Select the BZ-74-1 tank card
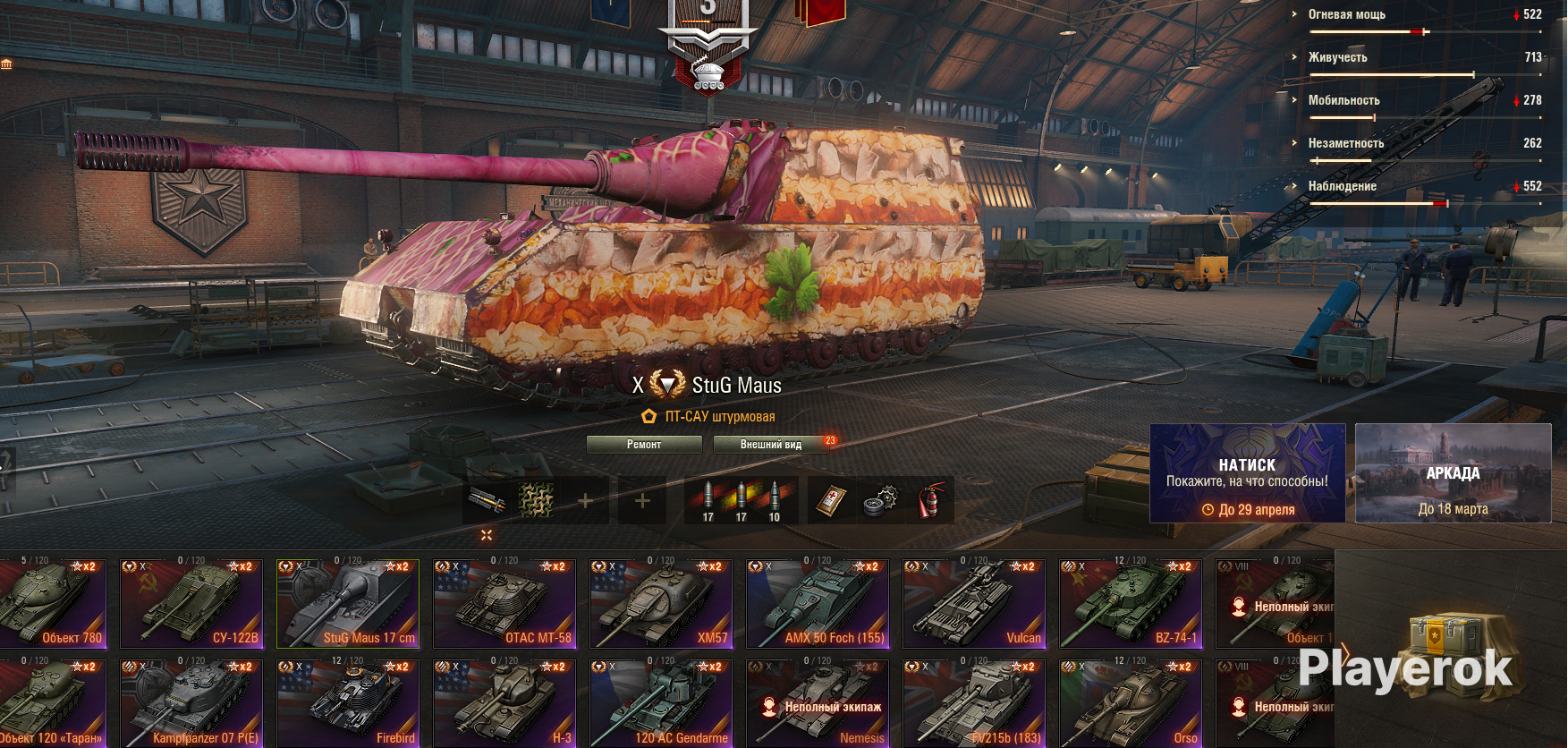 [x=1131, y=603]
